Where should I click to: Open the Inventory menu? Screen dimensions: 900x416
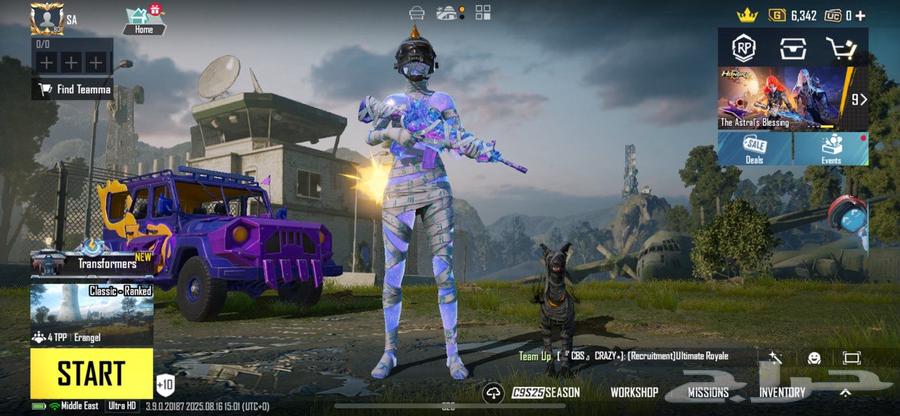[782, 393]
